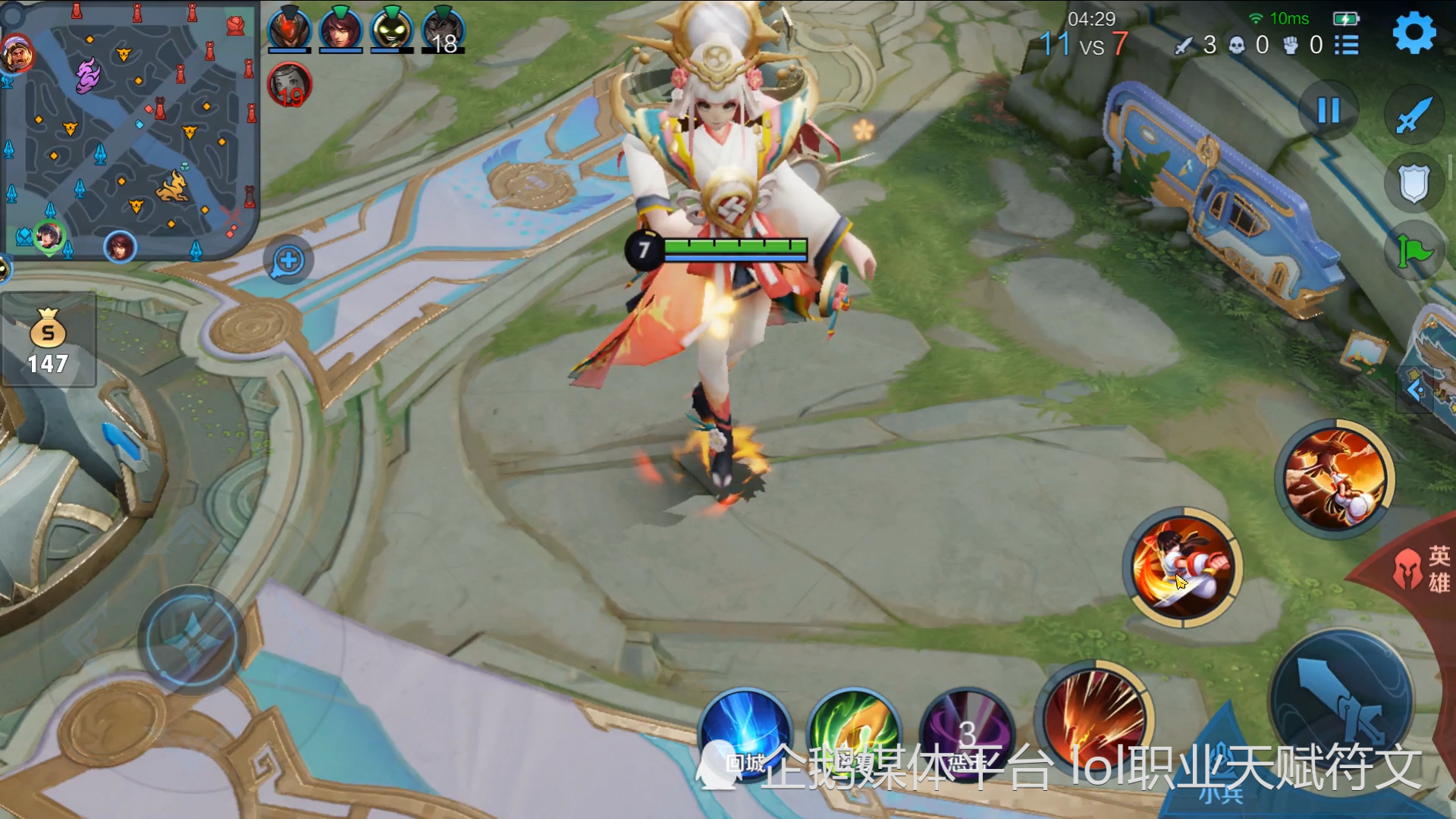Use the green healing hand ability
The image size is (1456, 819).
[x=854, y=732]
